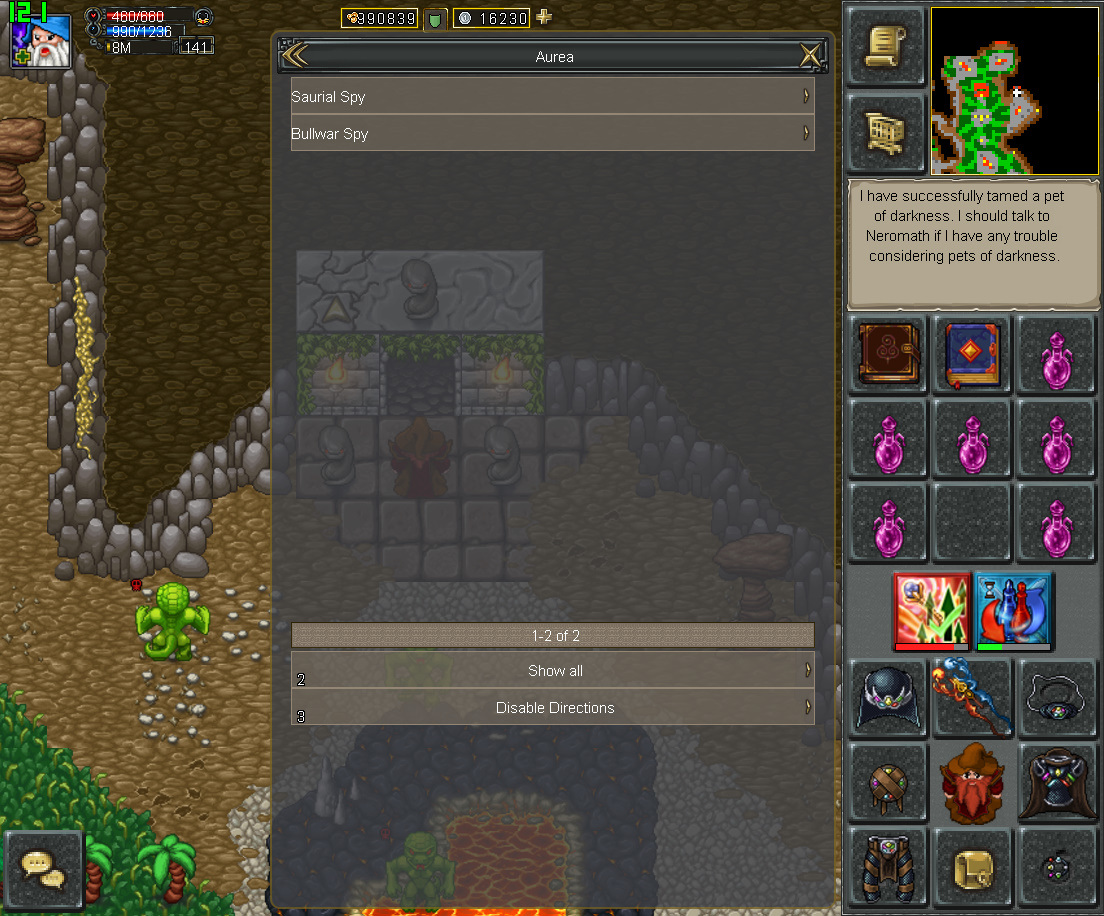This screenshot has width=1104, height=916.
Task: Open the blue spellbook with red gem
Action: click(x=972, y=355)
